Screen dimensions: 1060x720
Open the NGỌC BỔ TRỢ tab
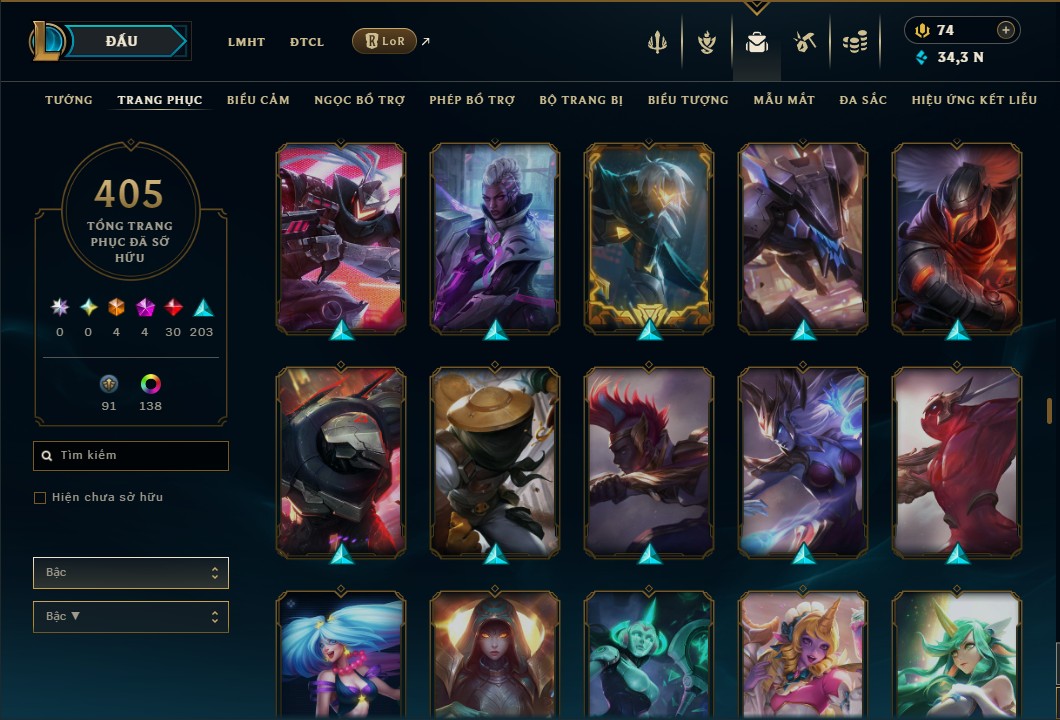359,100
